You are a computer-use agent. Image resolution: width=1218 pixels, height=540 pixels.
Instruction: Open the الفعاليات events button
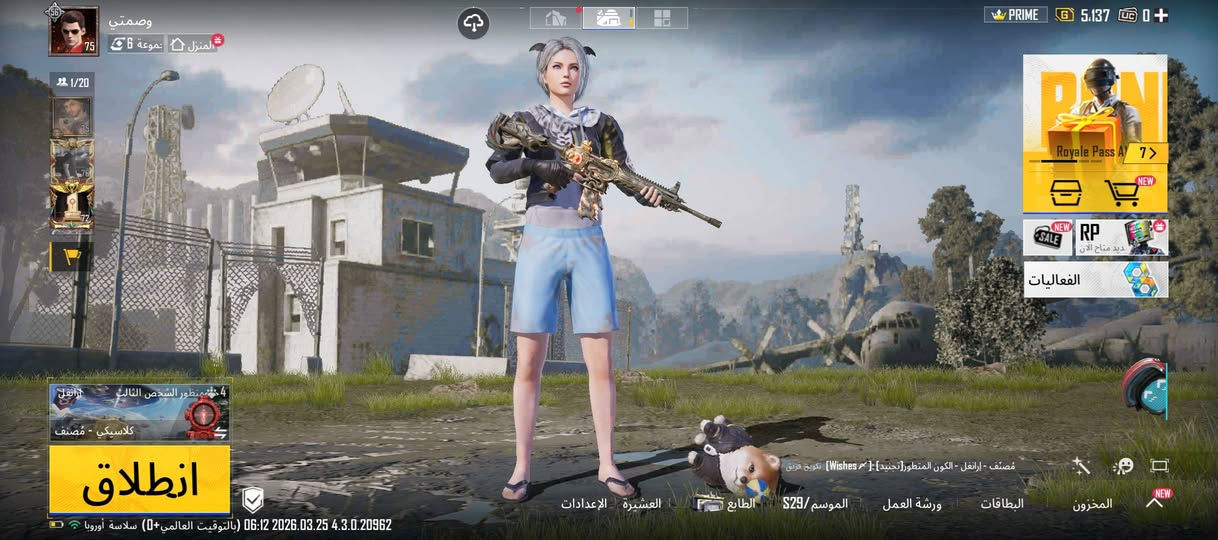[1095, 280]
